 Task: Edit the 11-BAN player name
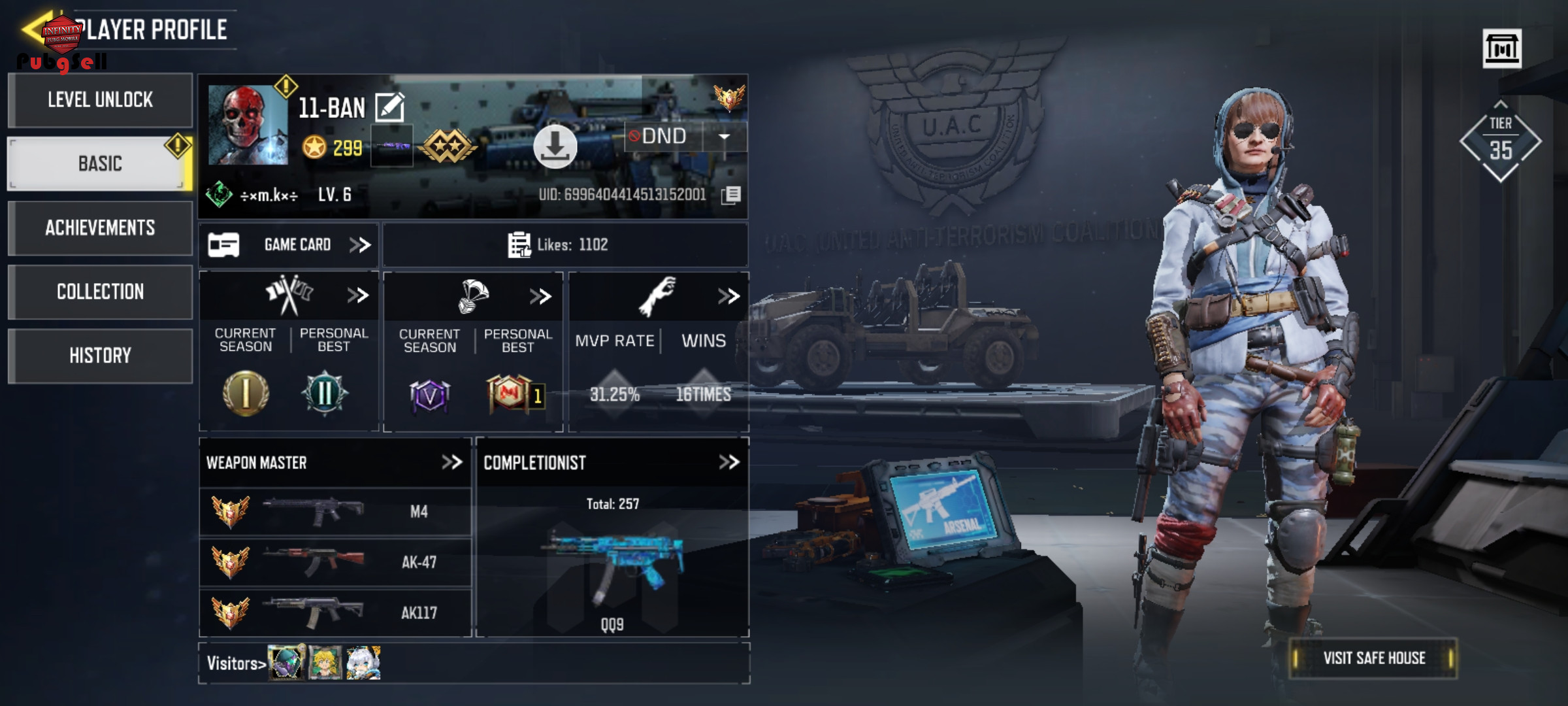(x=390, y=108)
